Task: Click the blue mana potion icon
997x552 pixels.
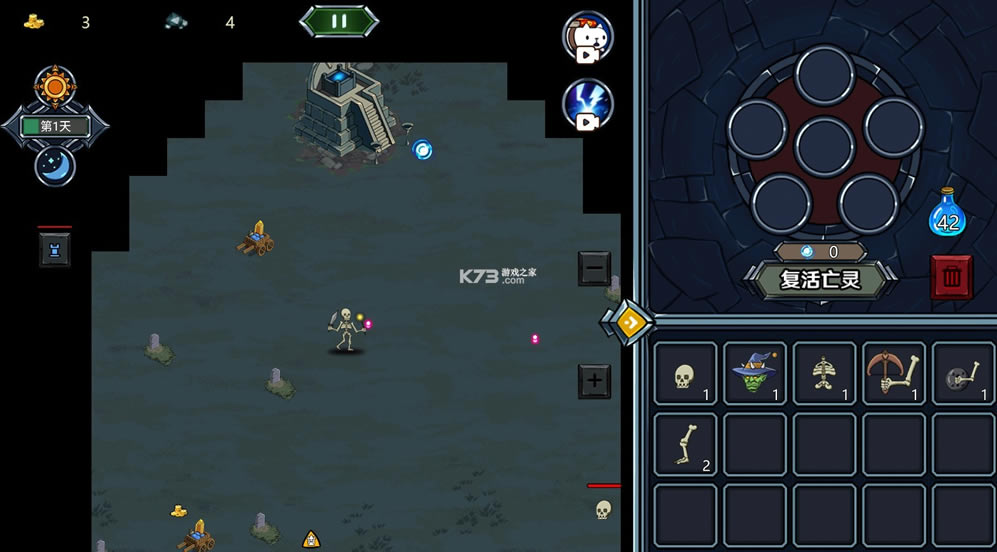Action: (947, 213)
